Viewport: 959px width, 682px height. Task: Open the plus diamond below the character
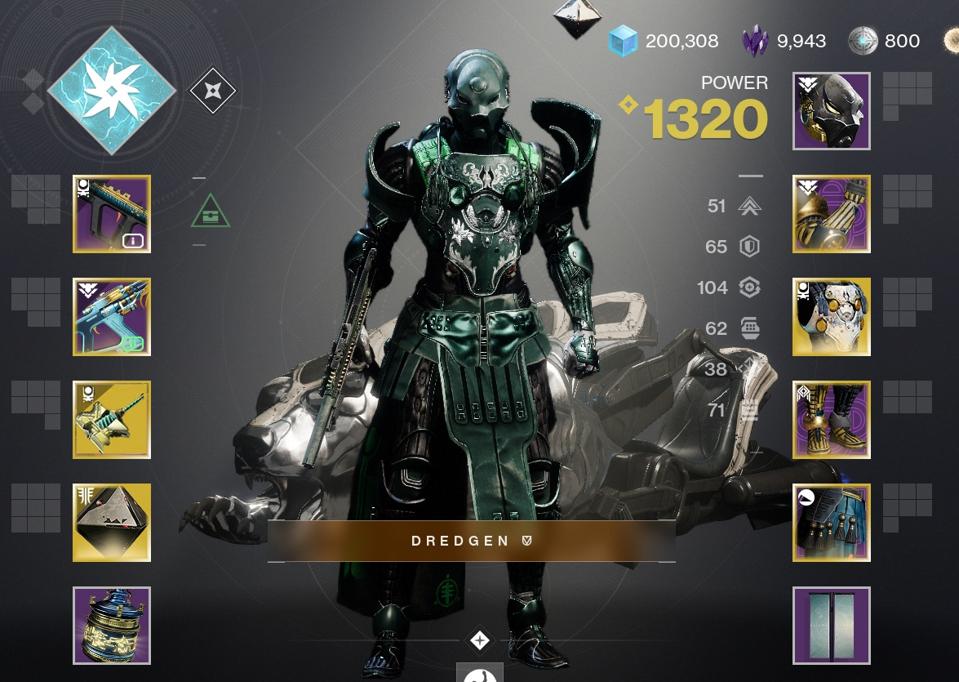tap(480, 640)
